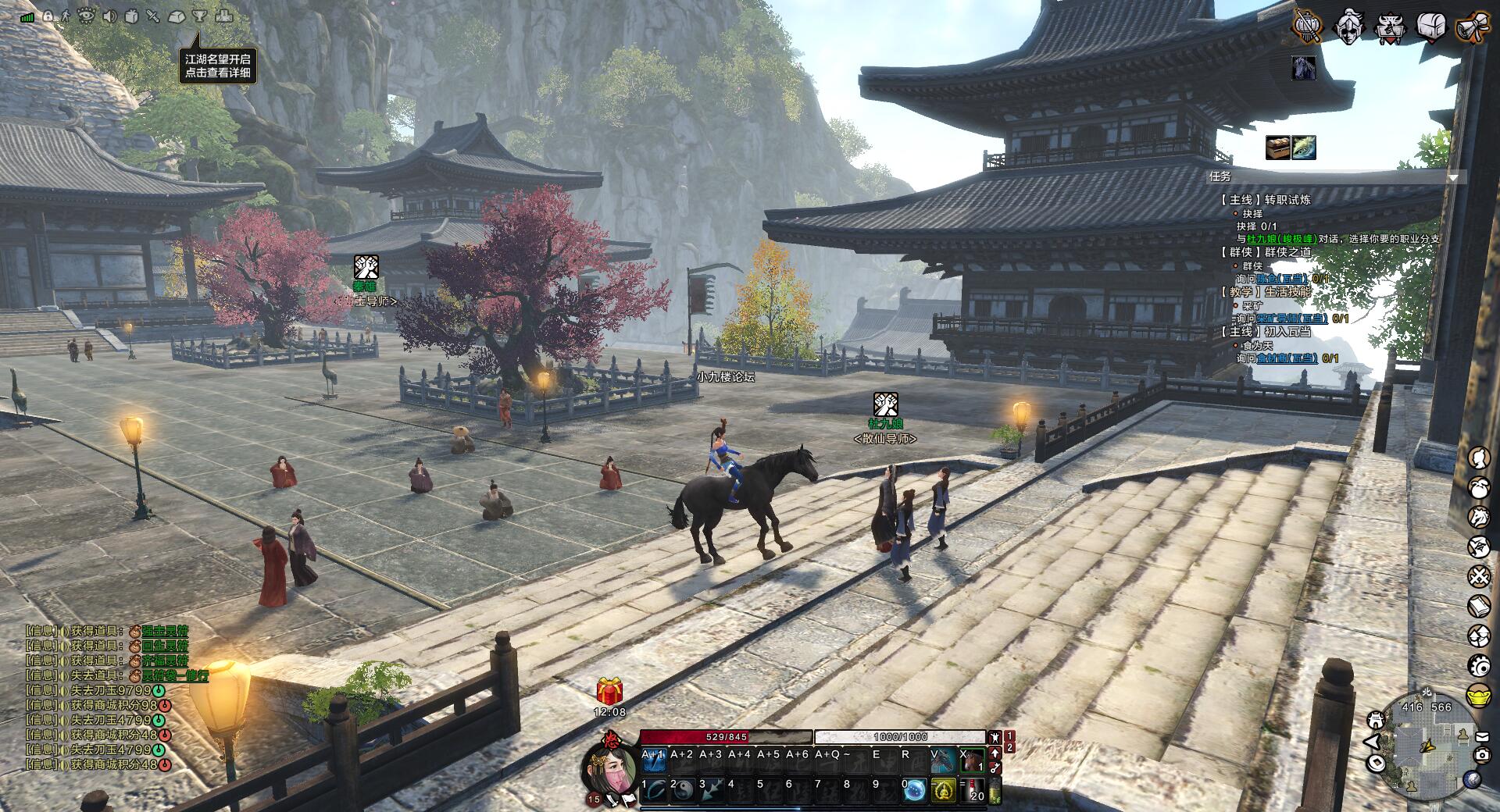Click the 采矿导师 quest link
Image resolution: width=1500 pixels, height=812 pixels.
(x=1292, y=319)
